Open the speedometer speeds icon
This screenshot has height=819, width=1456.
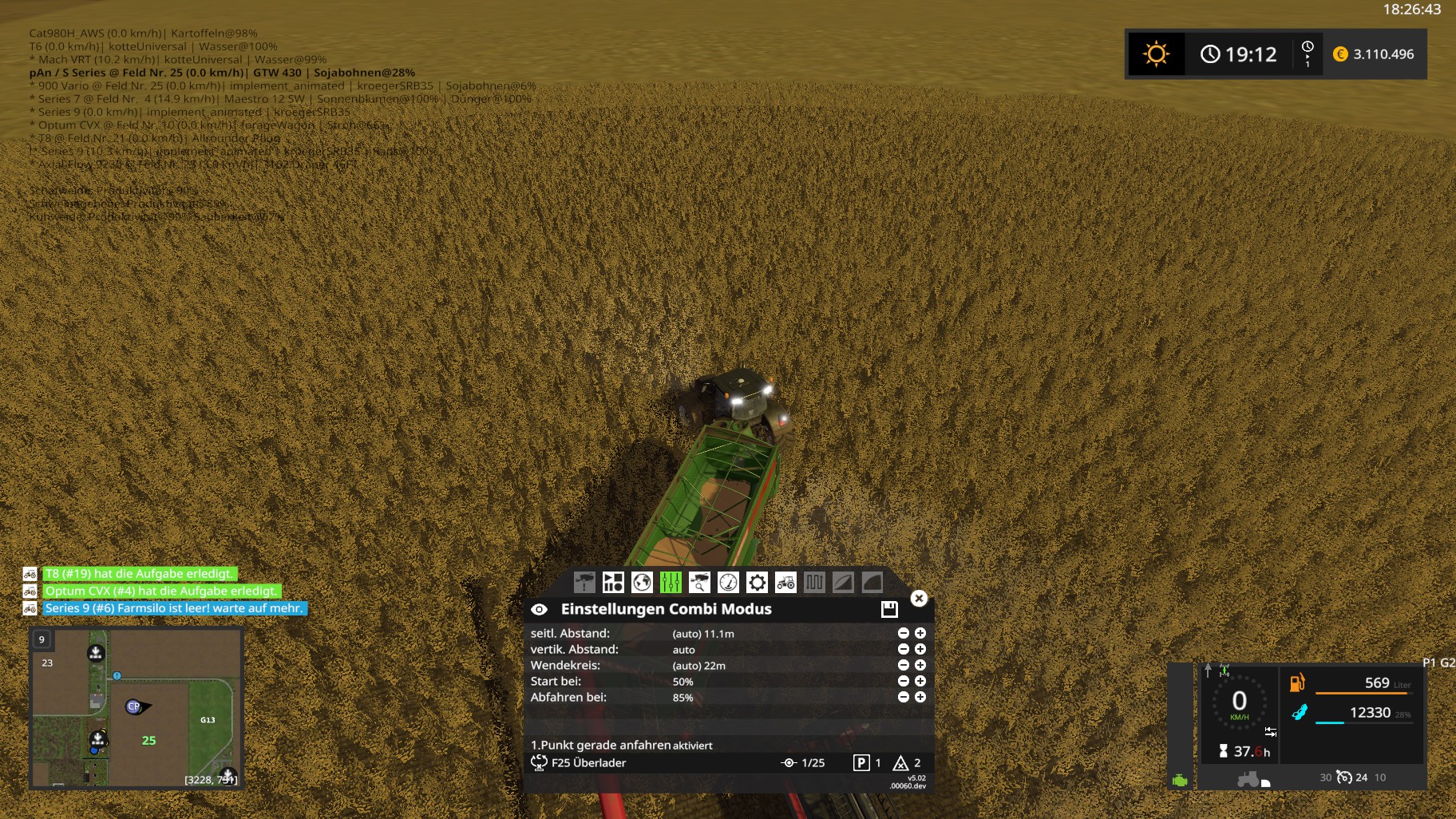click(x=729, y=583)
